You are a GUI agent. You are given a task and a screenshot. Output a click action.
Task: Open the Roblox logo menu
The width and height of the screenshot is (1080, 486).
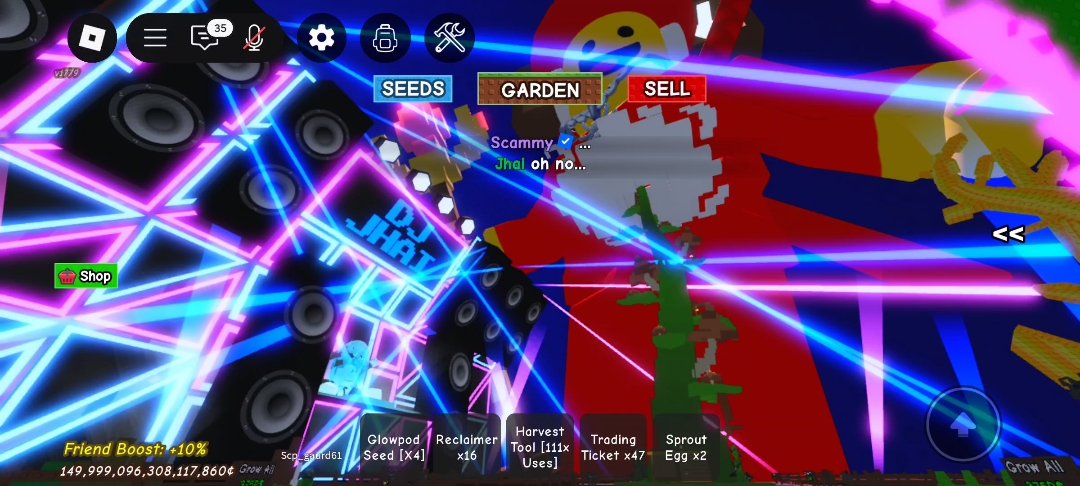92,38
